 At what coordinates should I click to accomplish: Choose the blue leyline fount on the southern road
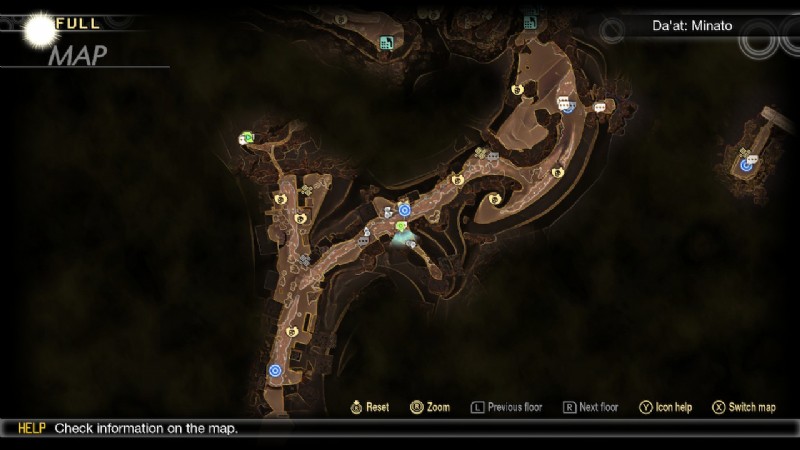pos(275,370)
